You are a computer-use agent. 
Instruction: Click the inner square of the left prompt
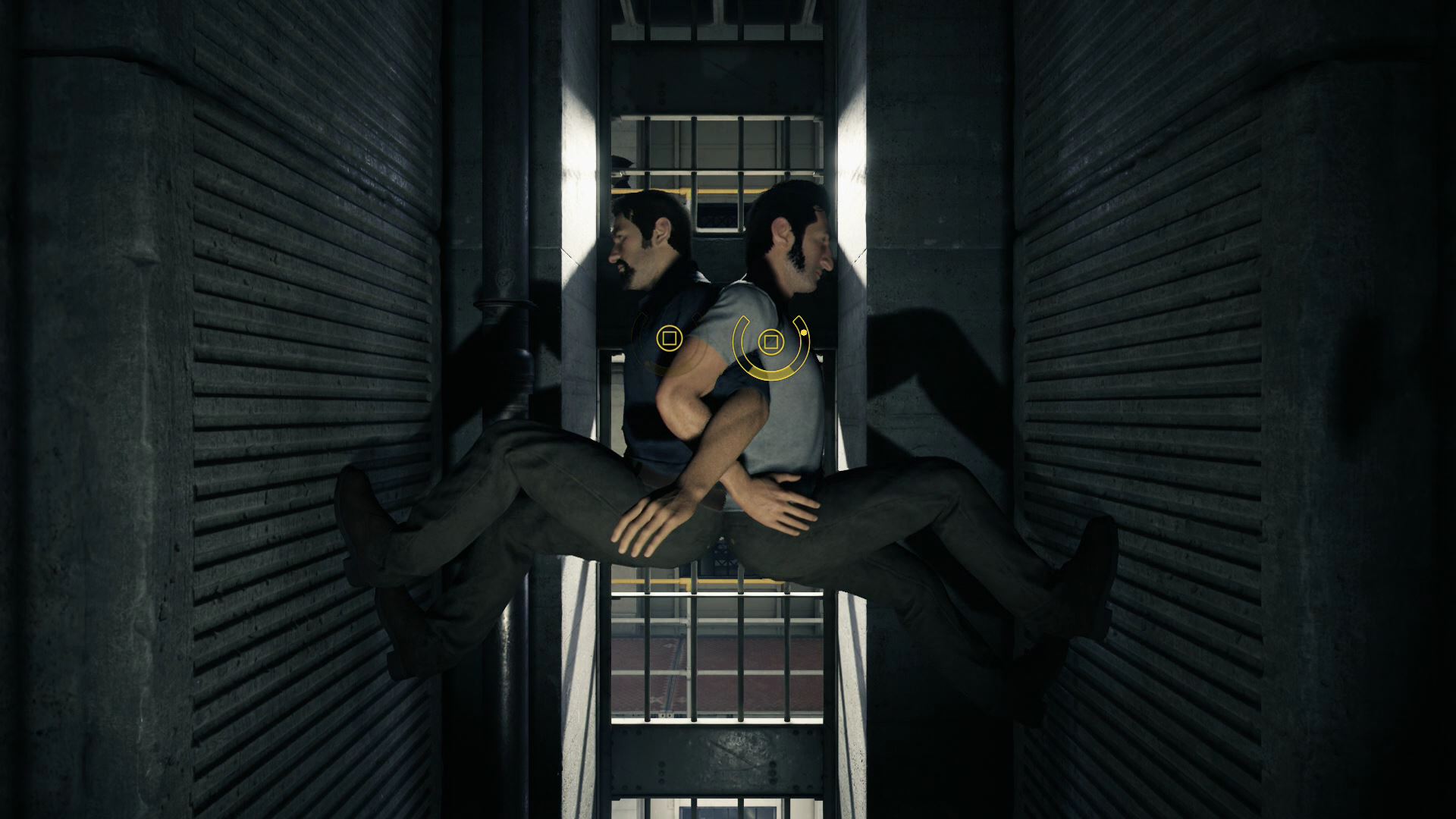coord(670,338)
